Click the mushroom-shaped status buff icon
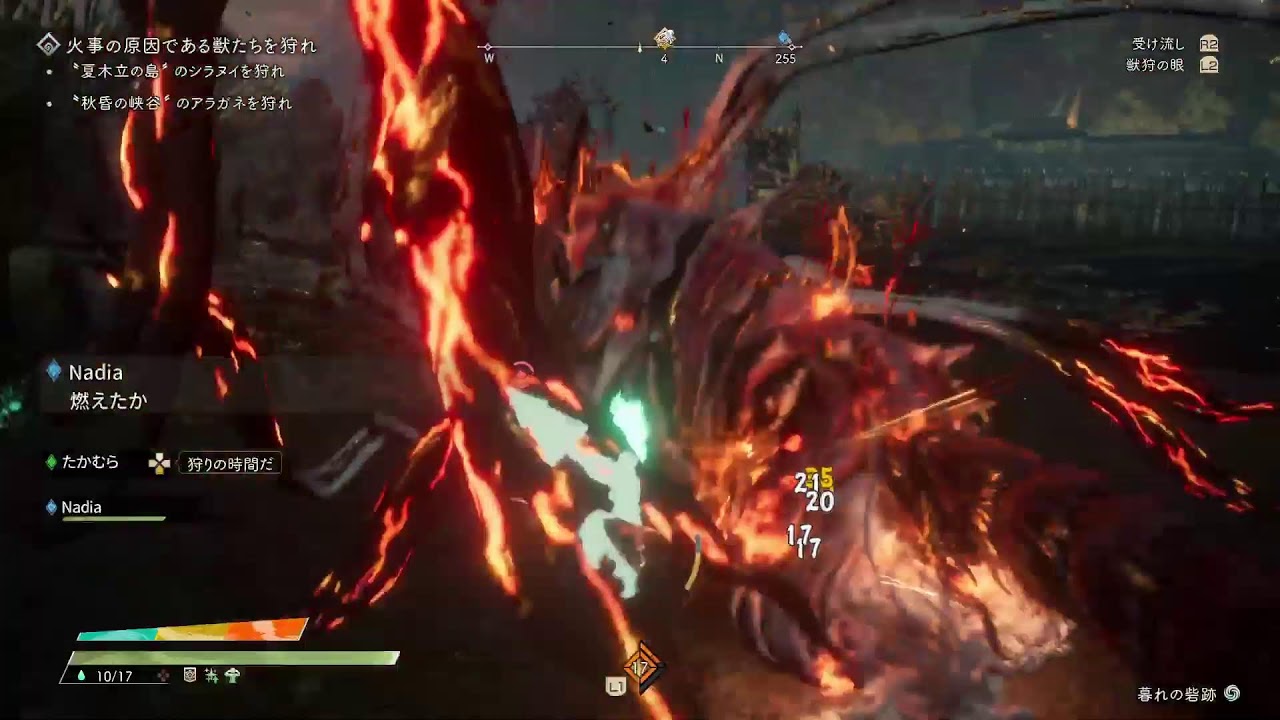Viewport: 1280px width, 720px height. (x=232, y=676)
